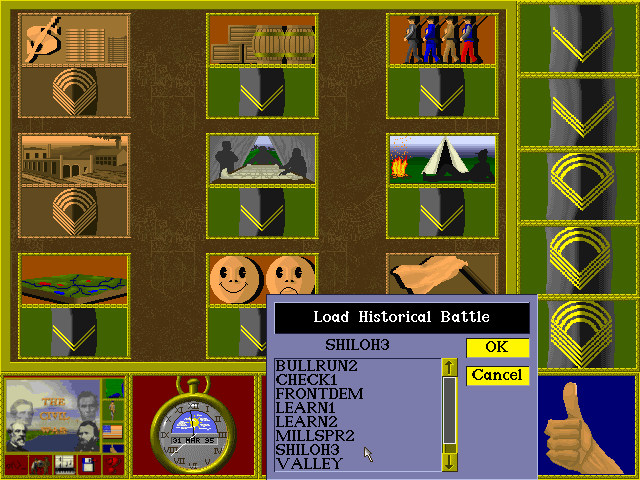Pick the SHILOH3 battle row

coord(310,450)
